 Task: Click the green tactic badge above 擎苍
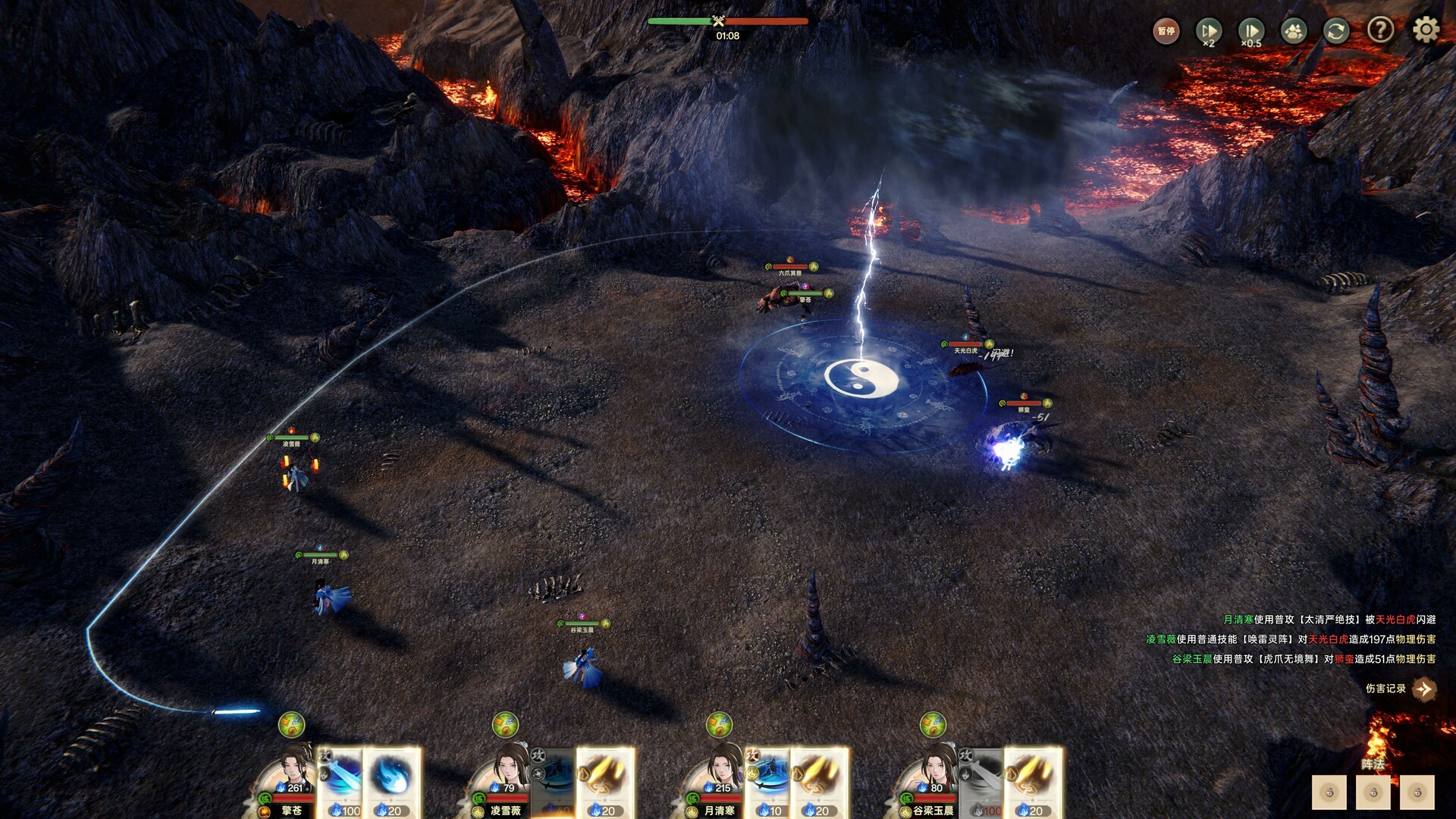291,725
